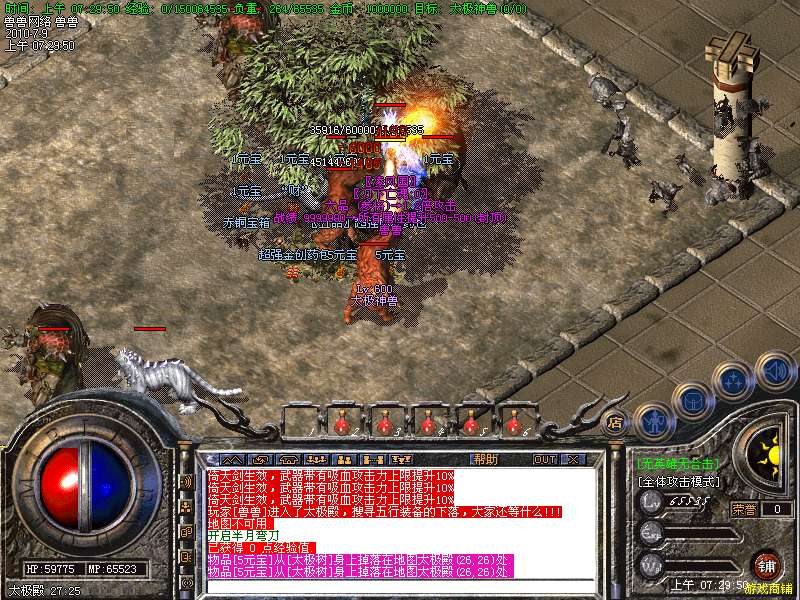Click the chat text input field

[400, 586]
